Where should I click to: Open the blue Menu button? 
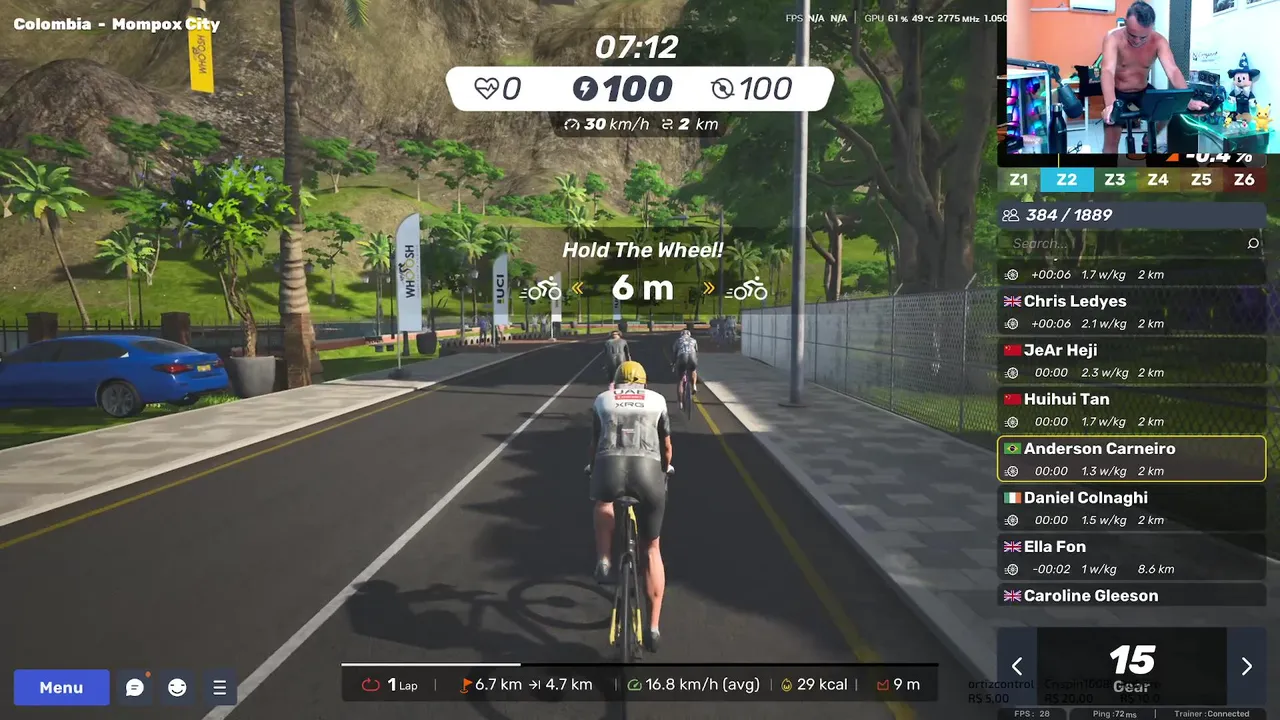coord(61,687)
